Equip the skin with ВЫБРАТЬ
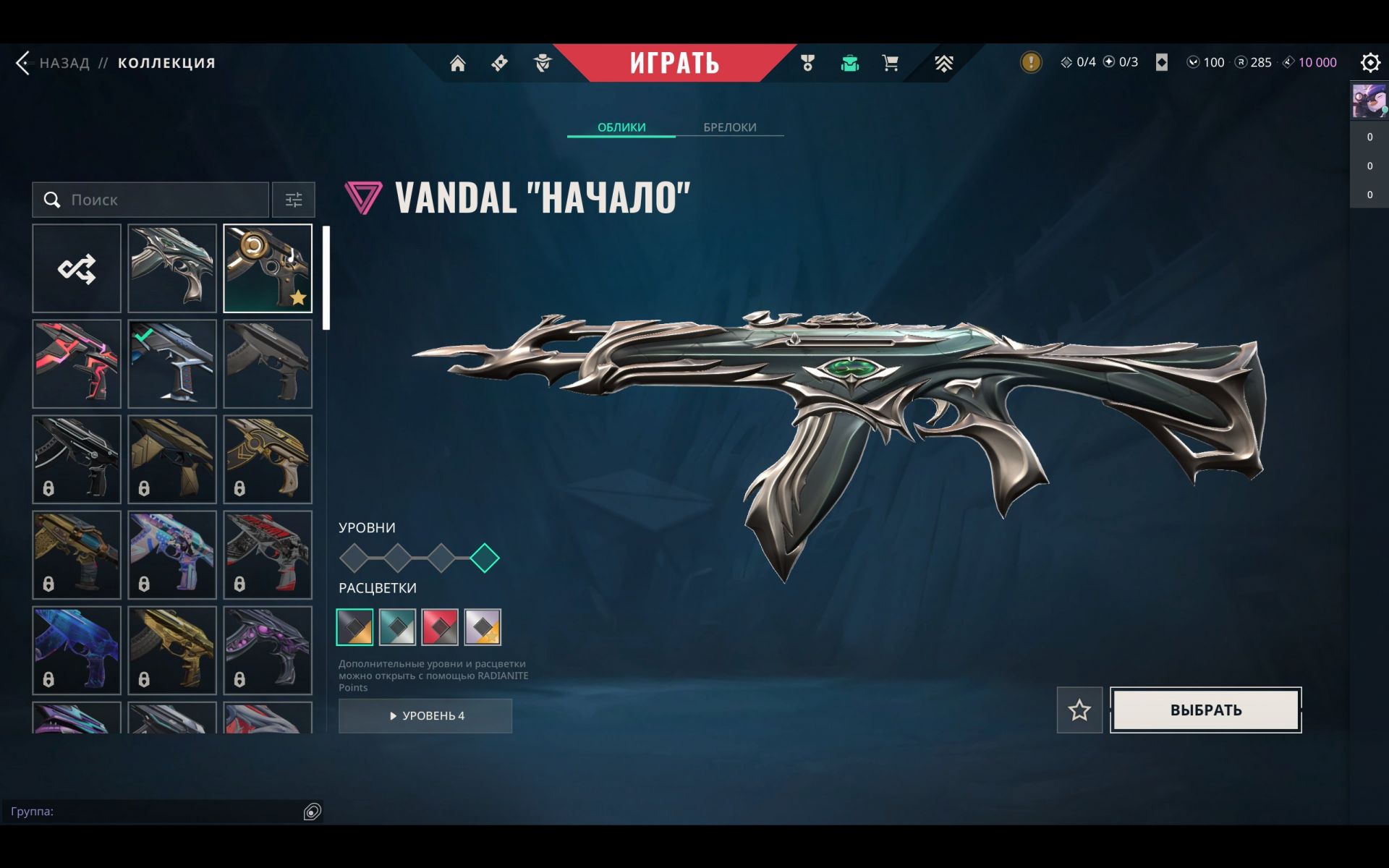 tap(1205, 710)
